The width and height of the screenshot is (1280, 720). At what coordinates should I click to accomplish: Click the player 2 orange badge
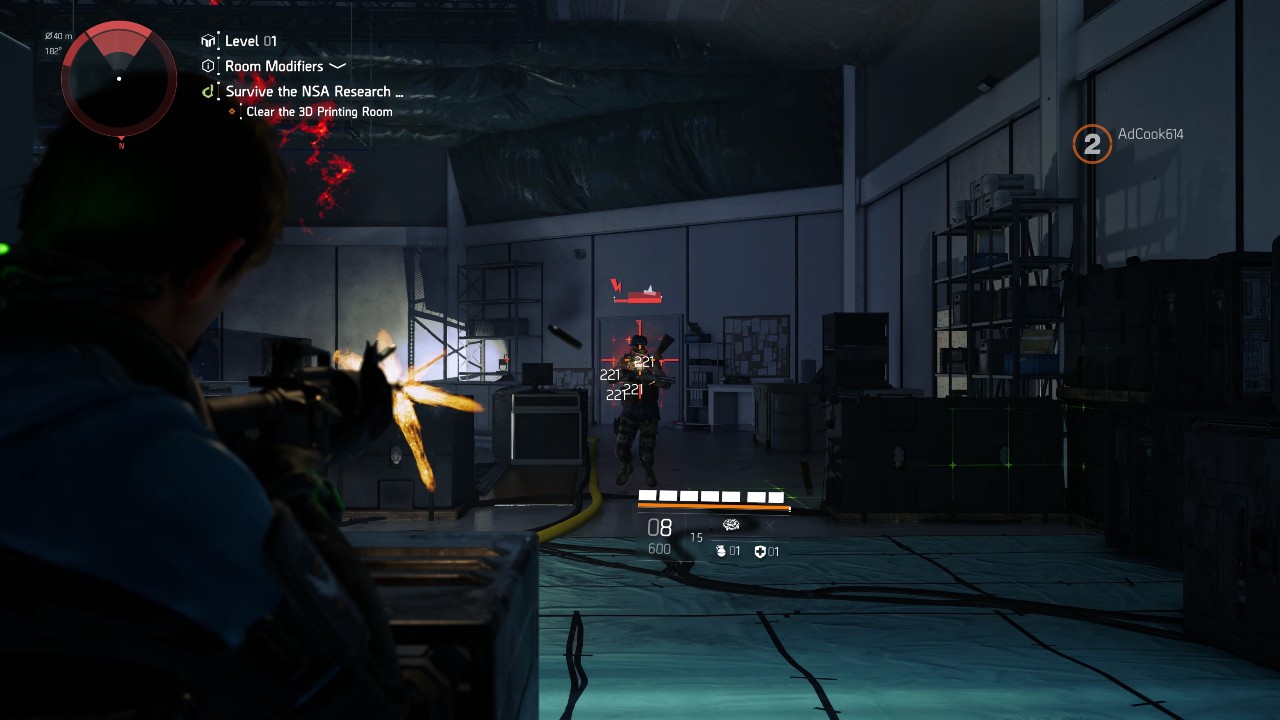pos(1090,144)
